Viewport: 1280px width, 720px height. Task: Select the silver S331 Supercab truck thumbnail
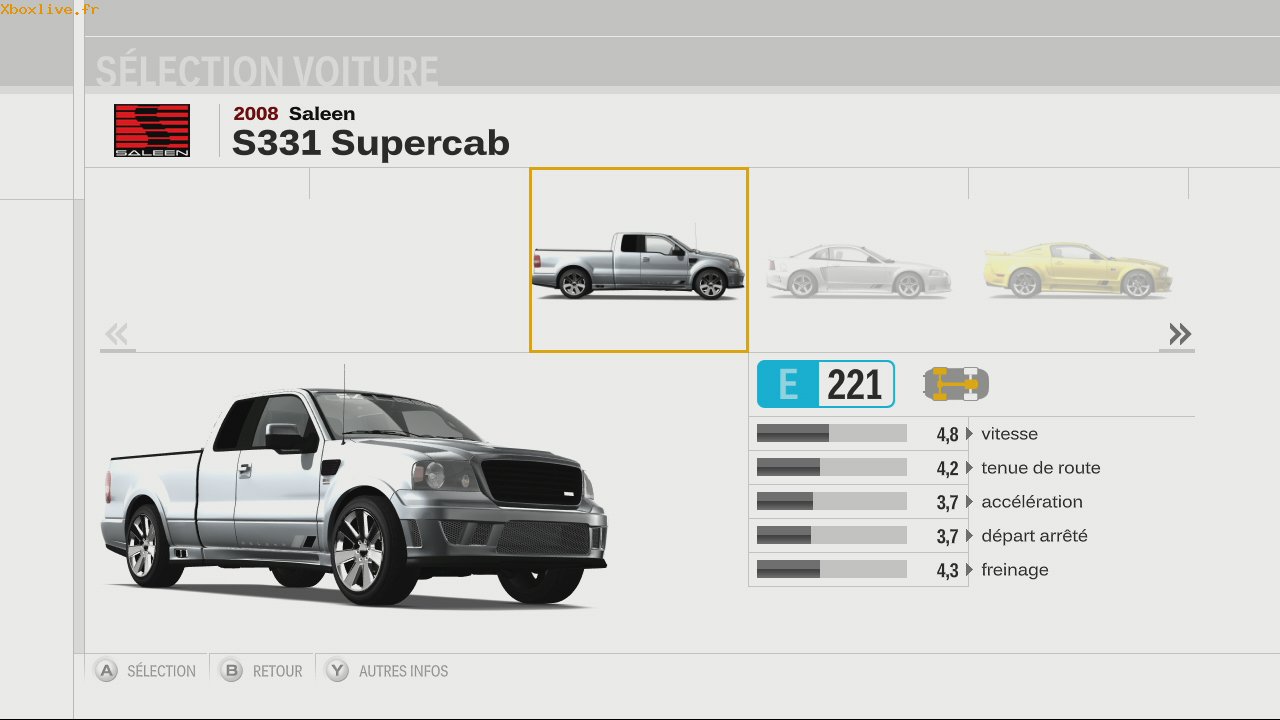[x=638, y=260]
